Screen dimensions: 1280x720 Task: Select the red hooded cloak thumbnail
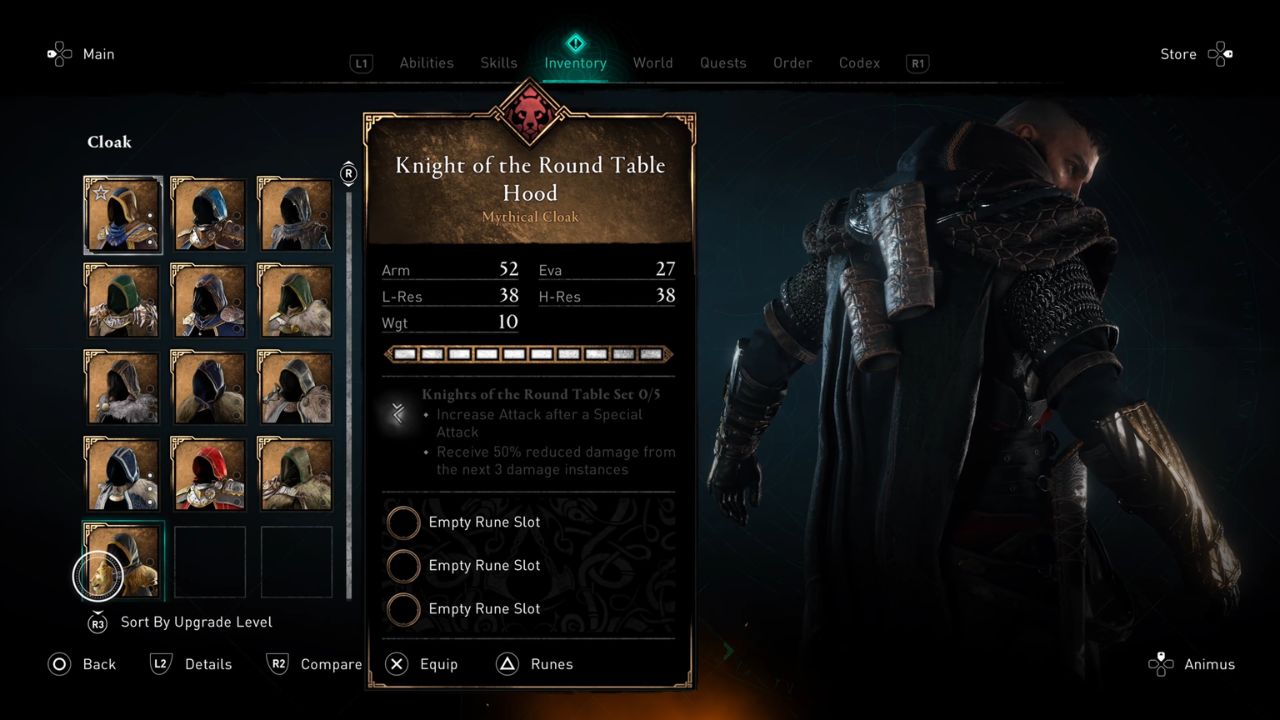coord(208,474)
